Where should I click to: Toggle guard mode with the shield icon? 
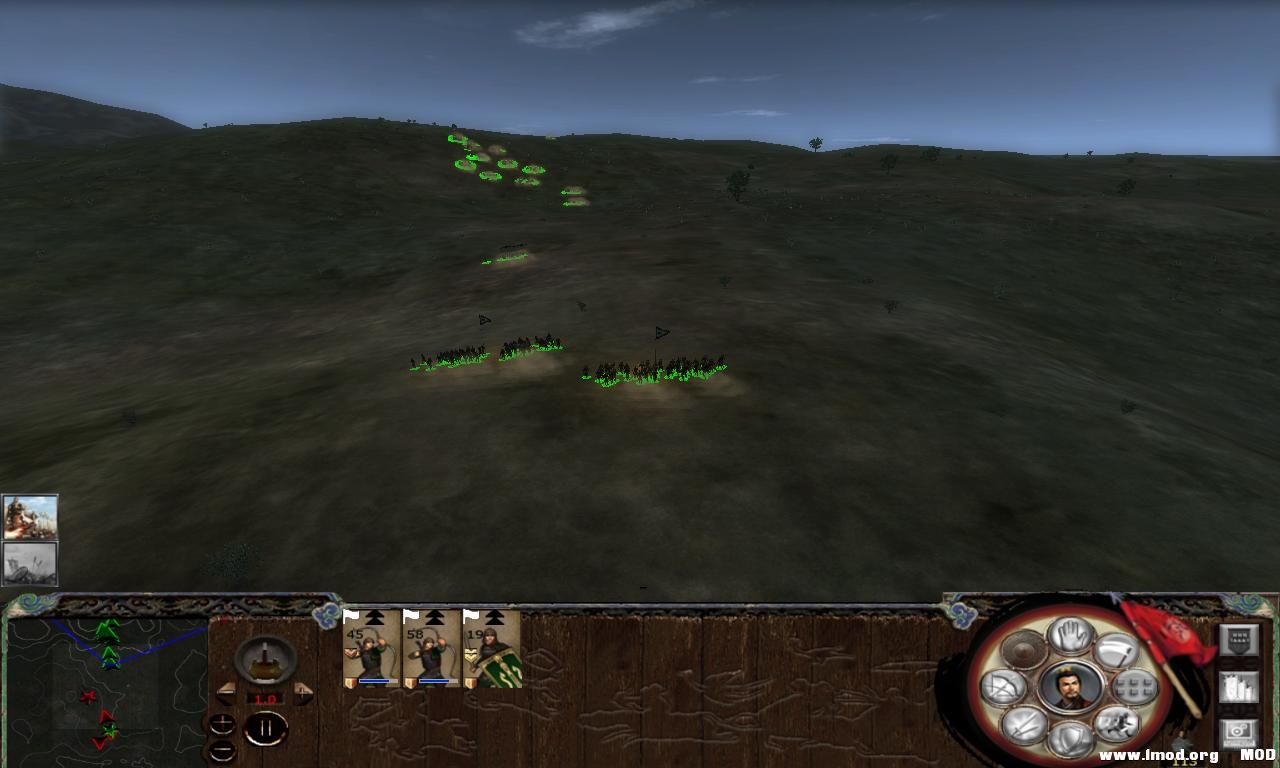tap(1068, 738)
